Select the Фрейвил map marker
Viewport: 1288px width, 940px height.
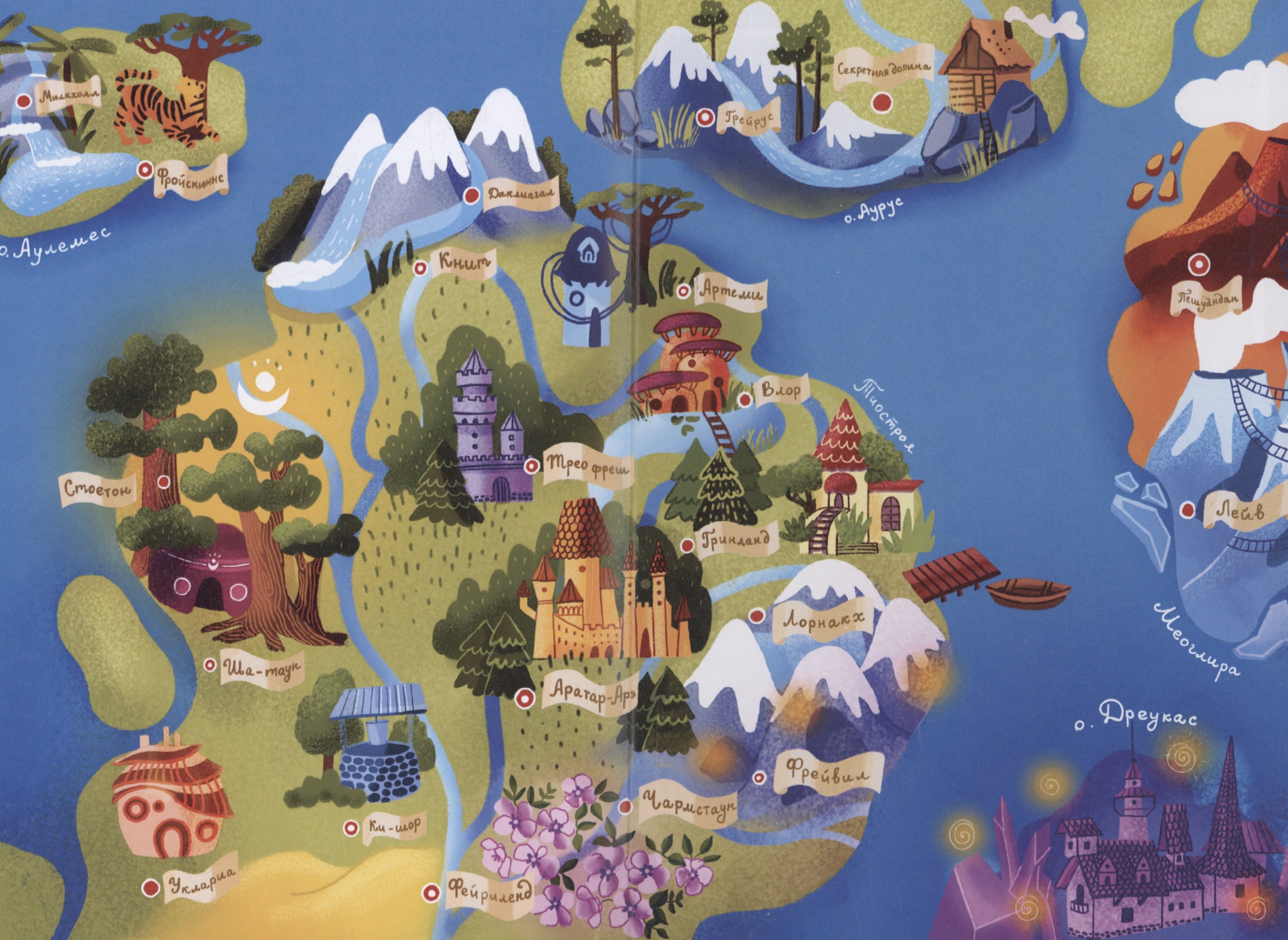click(758, 778)
